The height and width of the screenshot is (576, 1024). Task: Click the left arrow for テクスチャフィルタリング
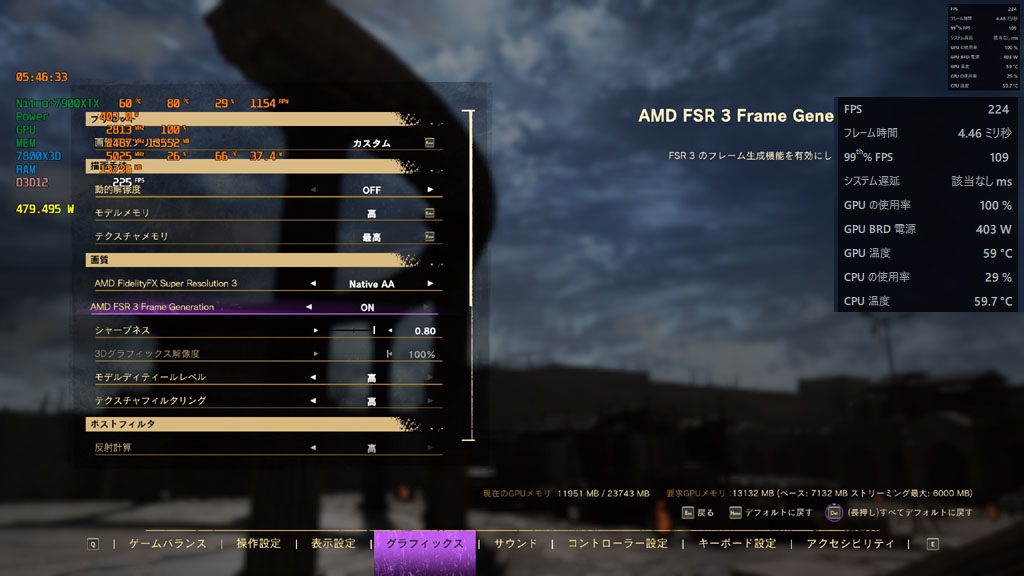point(313,401)
